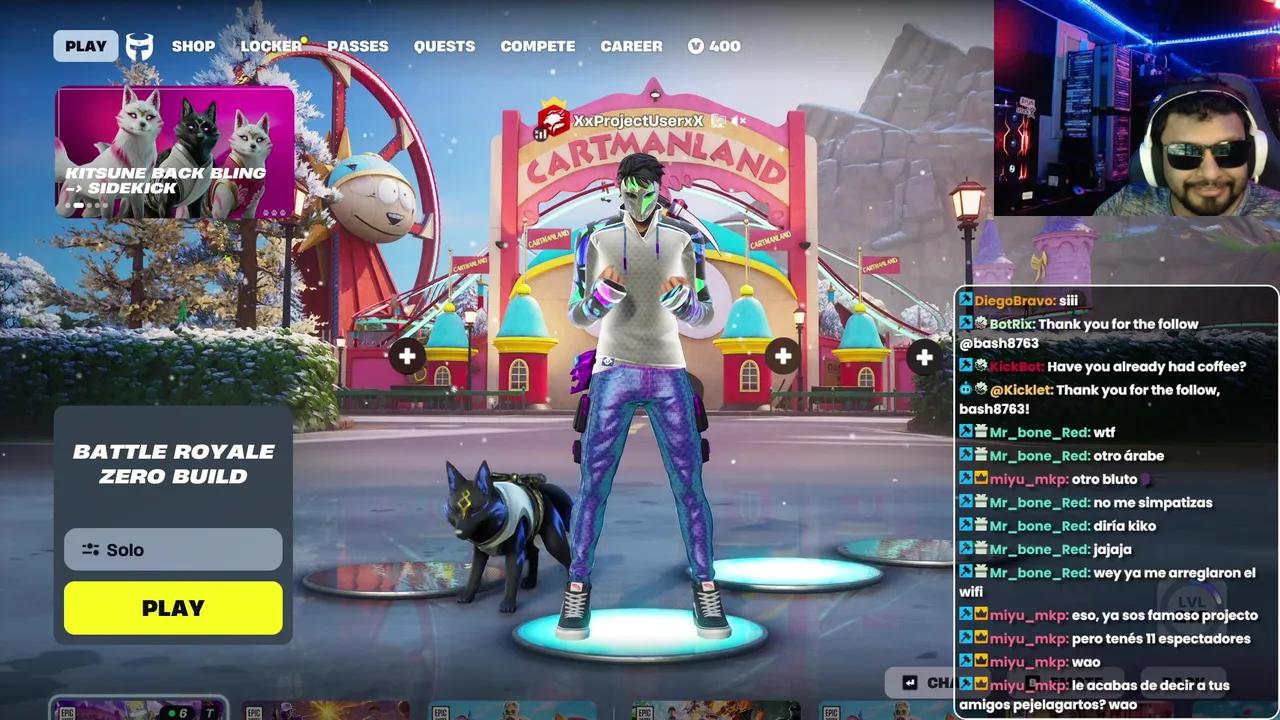Click the V-Bucks 400 currency icon
The image size is (1280, 720).
click(697, 45)
